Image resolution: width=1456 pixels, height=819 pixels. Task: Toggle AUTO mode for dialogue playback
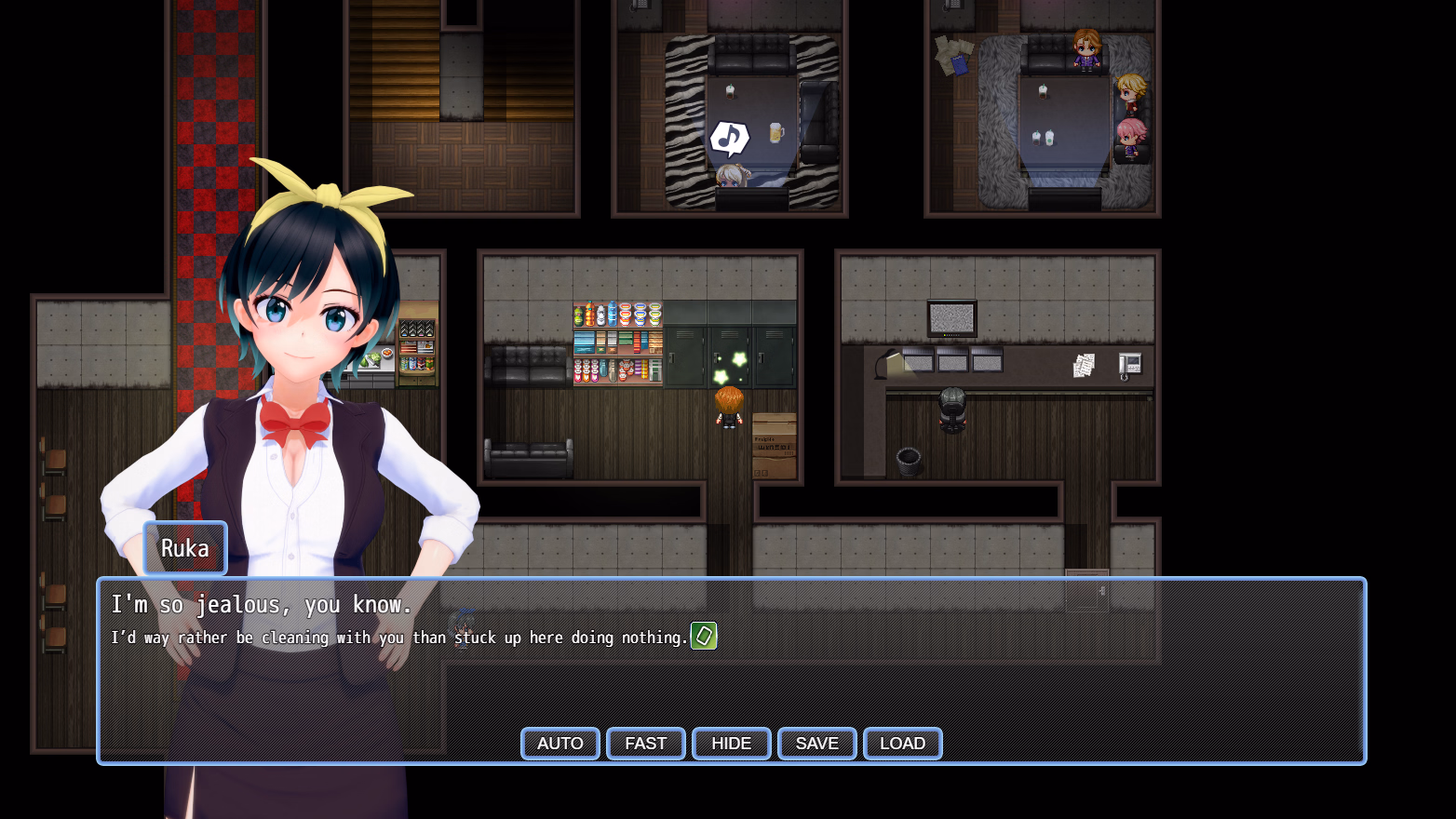click(559, 744)
